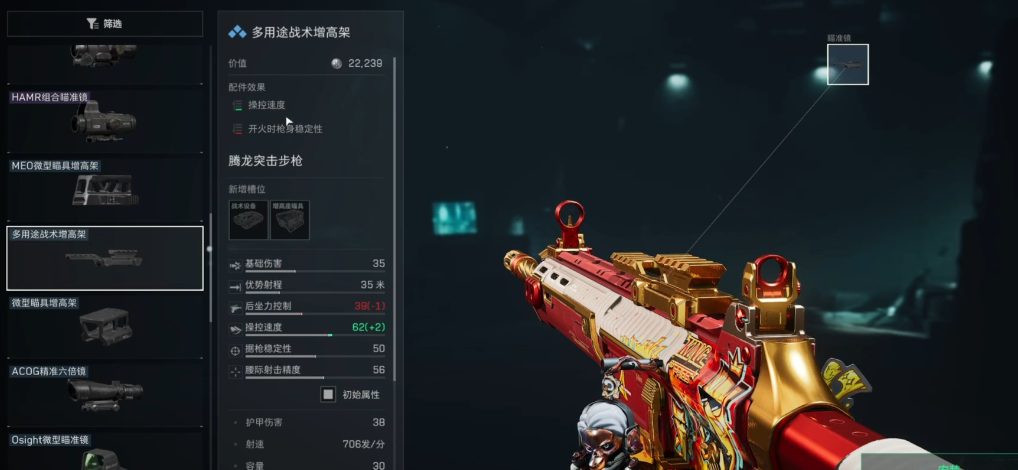Click the 增高座瞄具 added slot icon
Screen dimensions: 1018x470
tap(290, 220)
